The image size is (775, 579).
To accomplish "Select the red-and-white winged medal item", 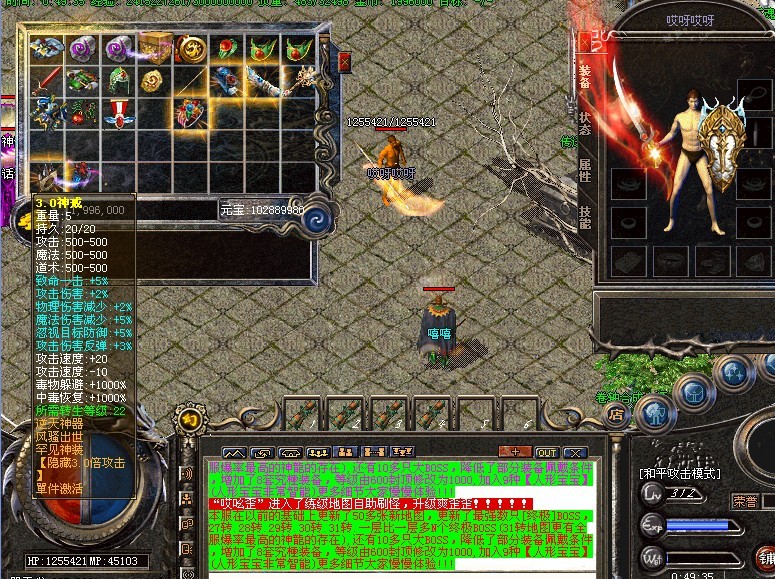I will click(x=118, y=113).
